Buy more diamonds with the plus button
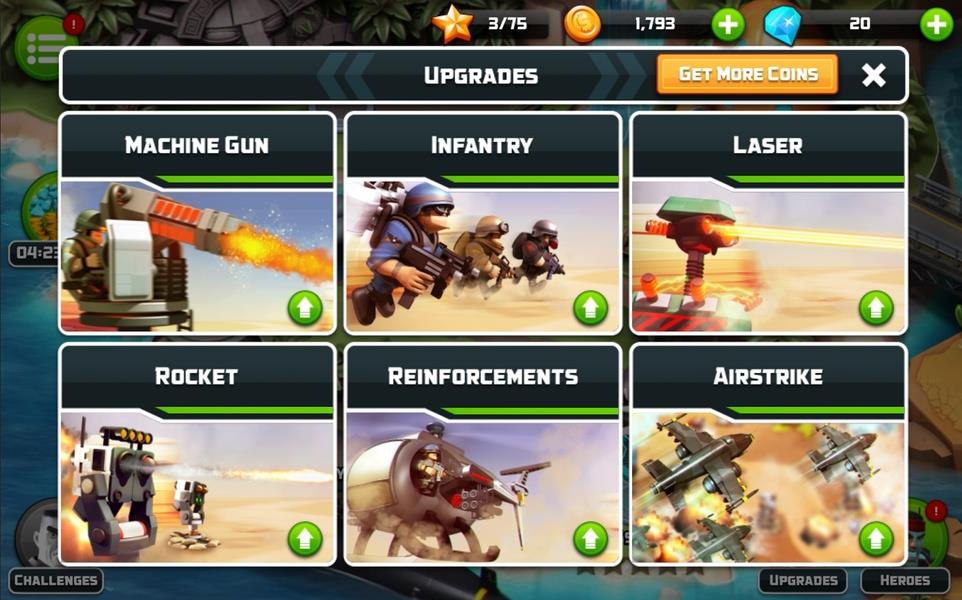The width and height of the screenshot is (962, 600). click(x=936, y=24)
